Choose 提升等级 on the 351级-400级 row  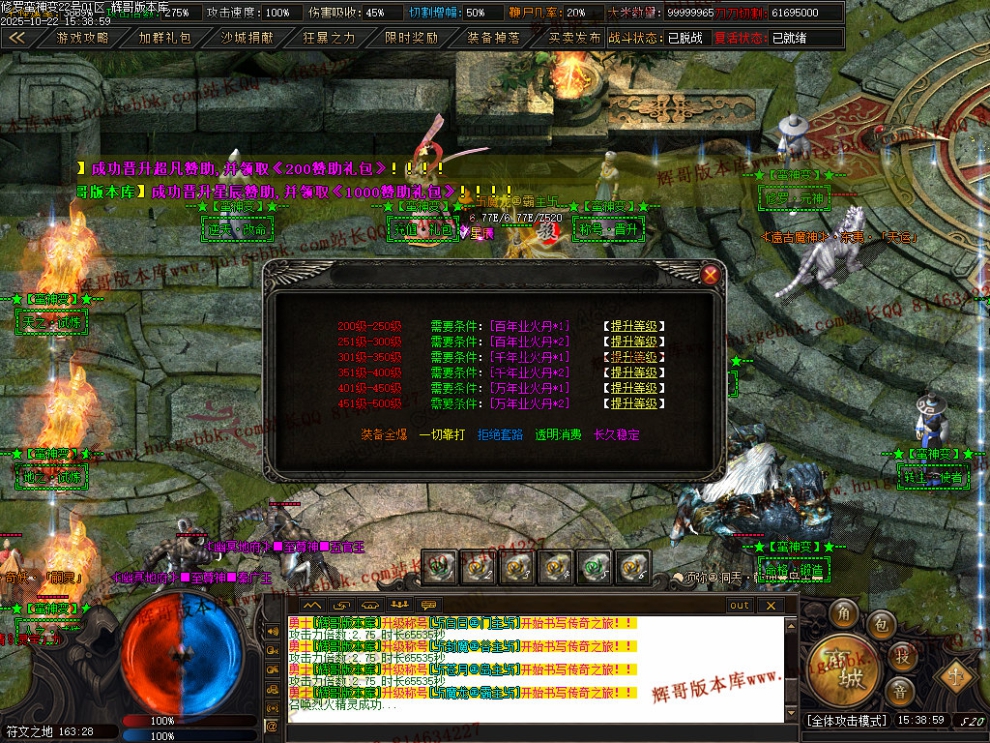(x=635, y=373)
